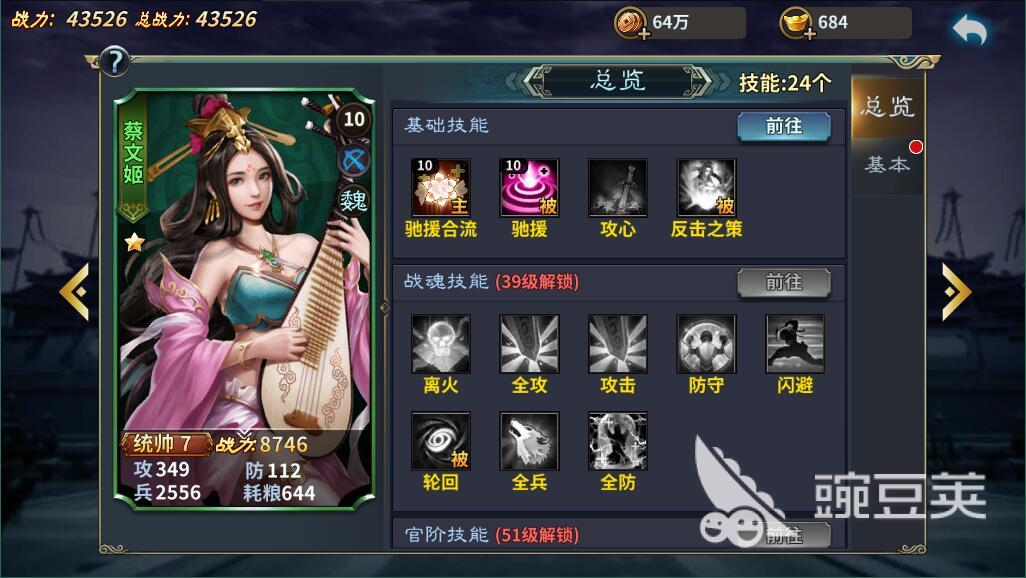Select the 总览 side tab
Image resolution: width=1026 pixels, height=578 pixels.
tap(887, 106)
